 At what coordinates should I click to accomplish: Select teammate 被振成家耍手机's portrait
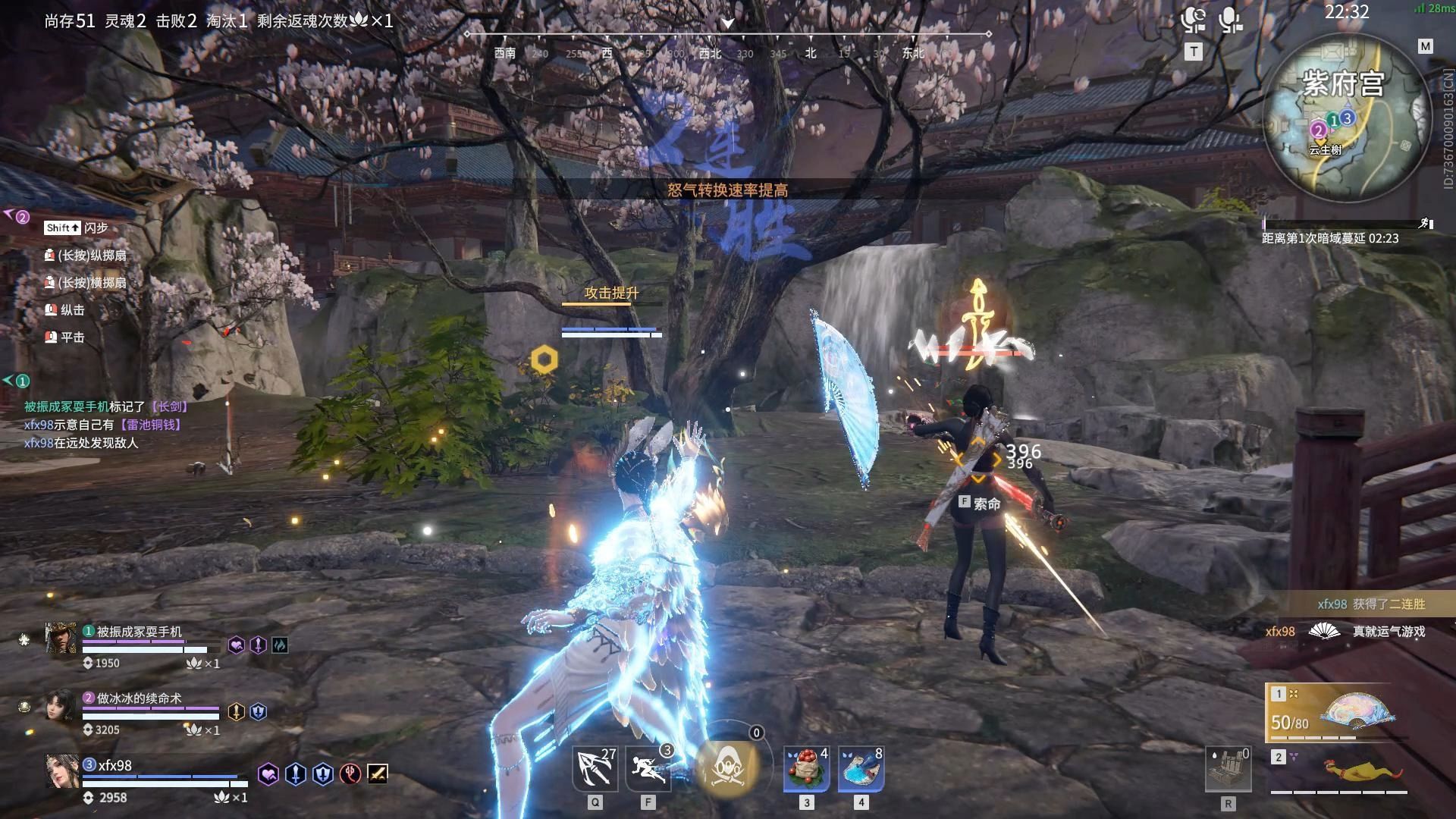click(x=61, y=638)
